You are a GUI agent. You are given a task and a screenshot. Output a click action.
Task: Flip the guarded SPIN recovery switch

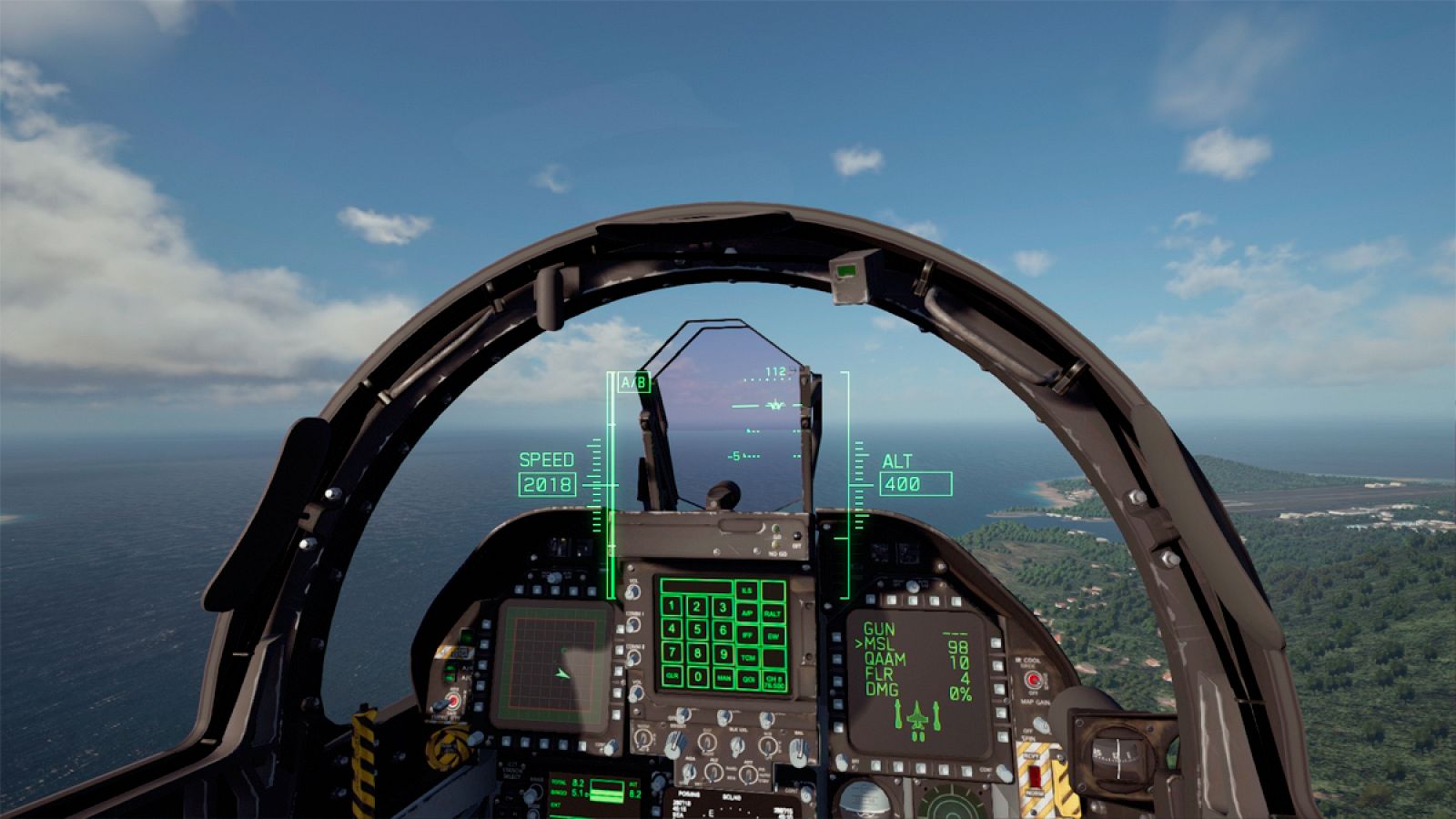click(x=1035, y=775)
